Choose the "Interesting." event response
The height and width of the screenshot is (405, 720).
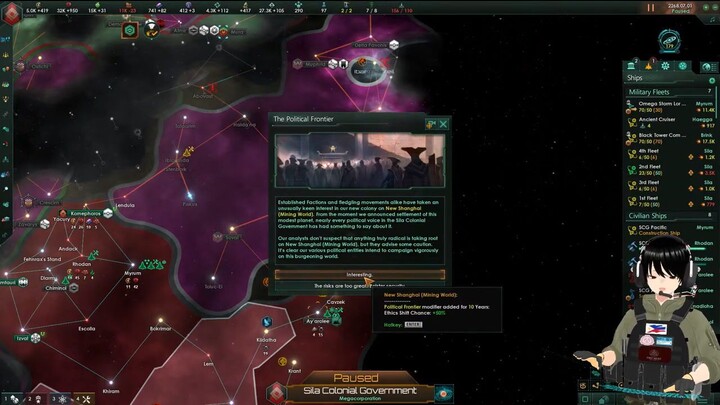pyautogui.click(x=360, y=274)
